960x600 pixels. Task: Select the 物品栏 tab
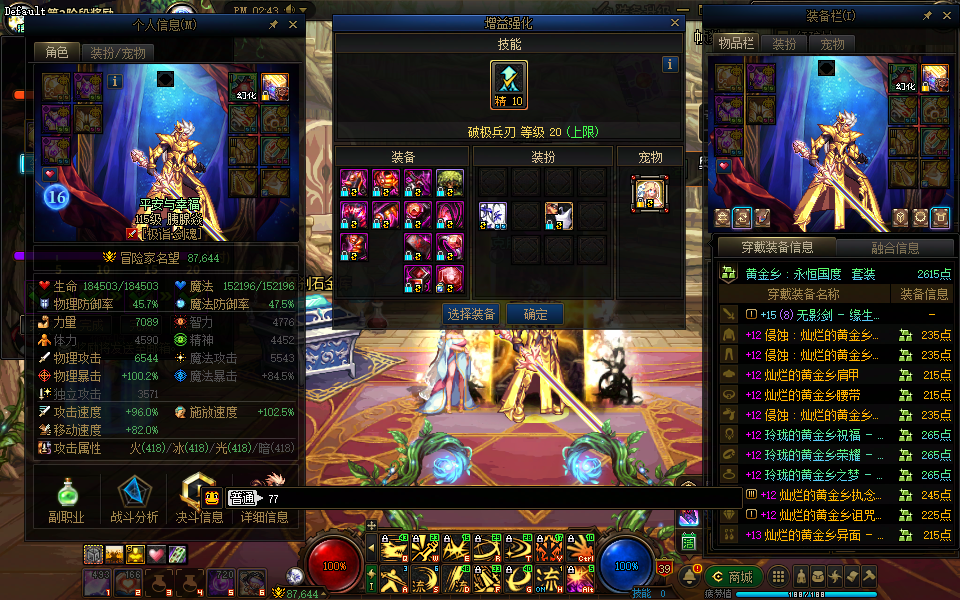[734, 43]
